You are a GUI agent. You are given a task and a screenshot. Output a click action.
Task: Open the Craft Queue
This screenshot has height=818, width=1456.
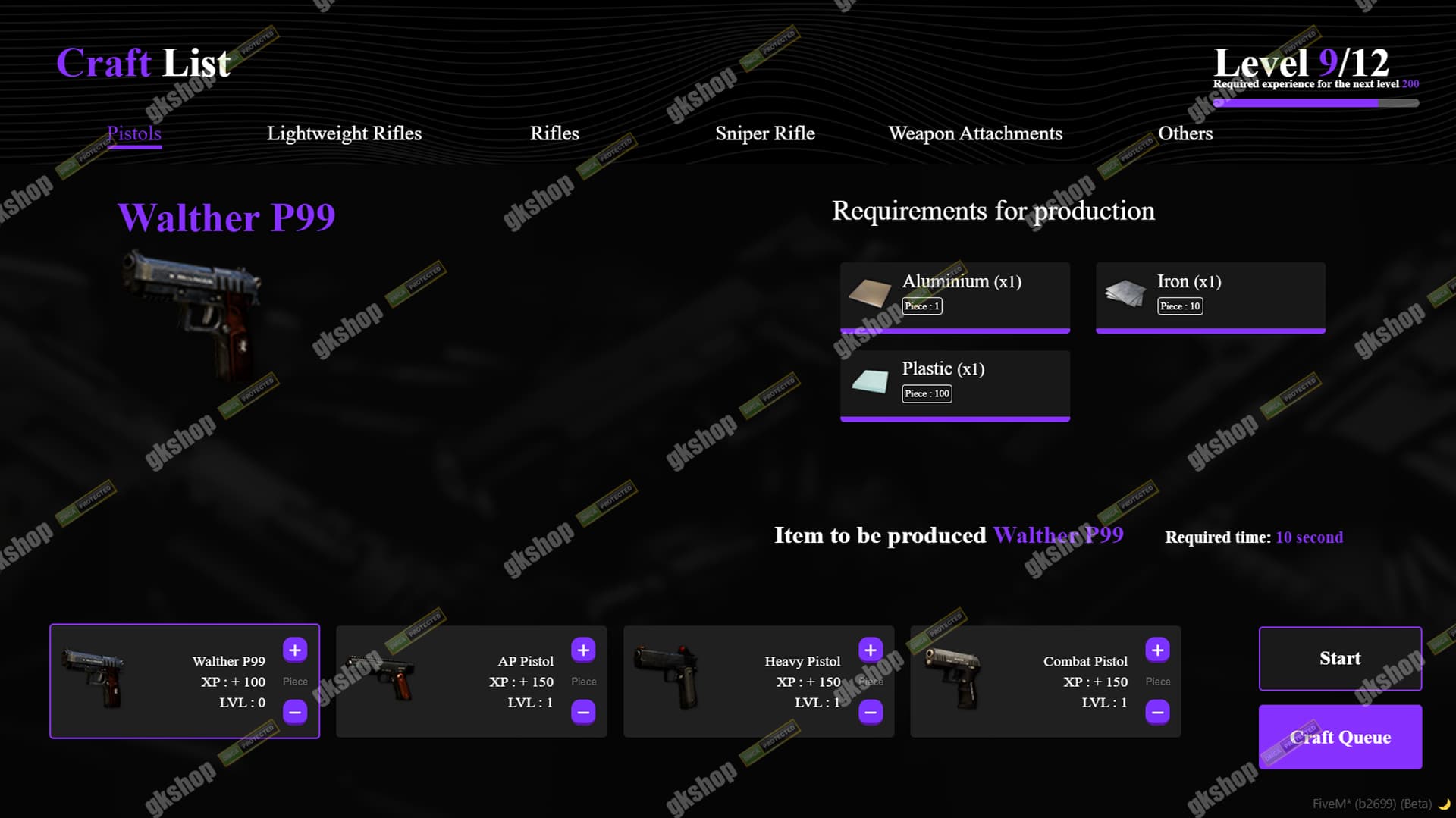click(x=1341, y=737)
